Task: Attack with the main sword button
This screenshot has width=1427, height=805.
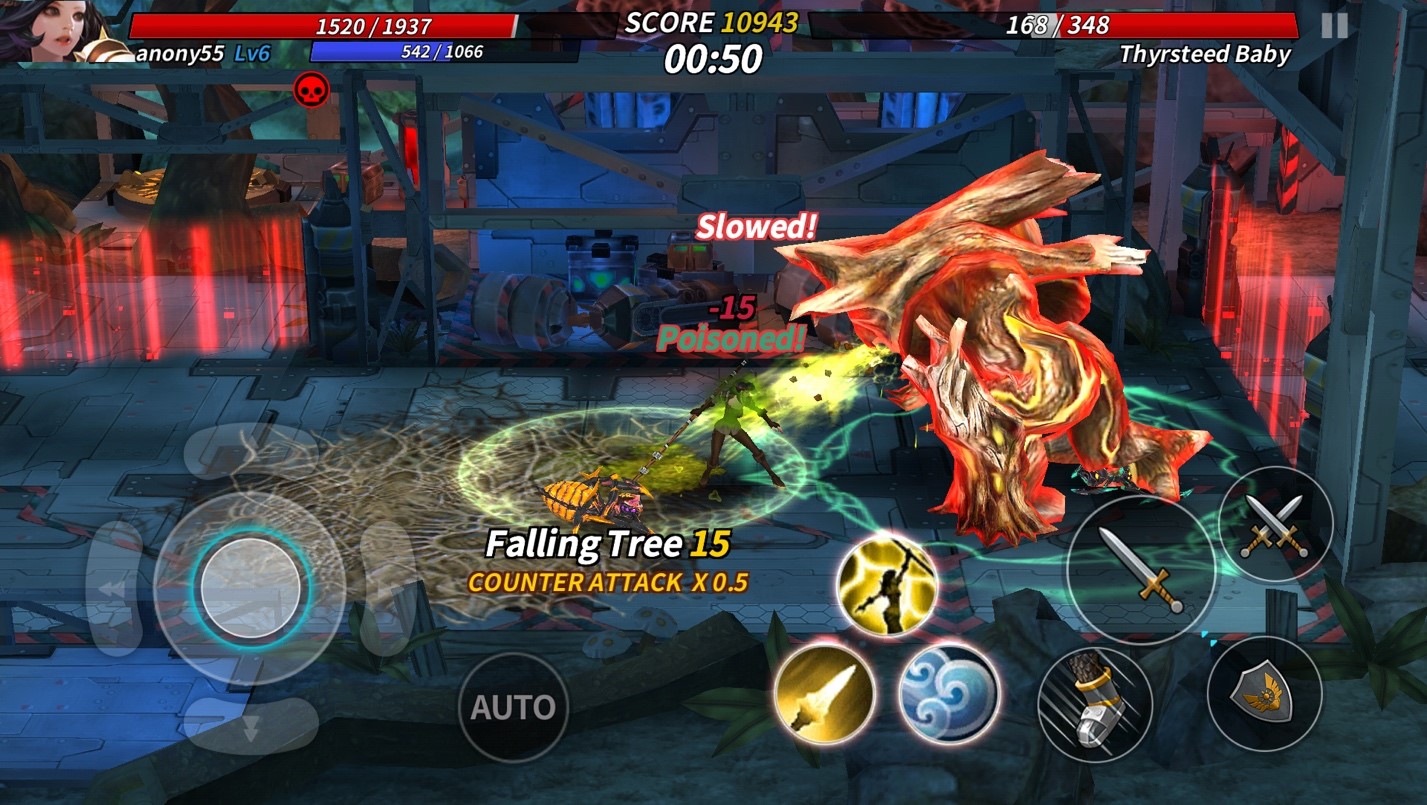Action: click(1141, 570)
